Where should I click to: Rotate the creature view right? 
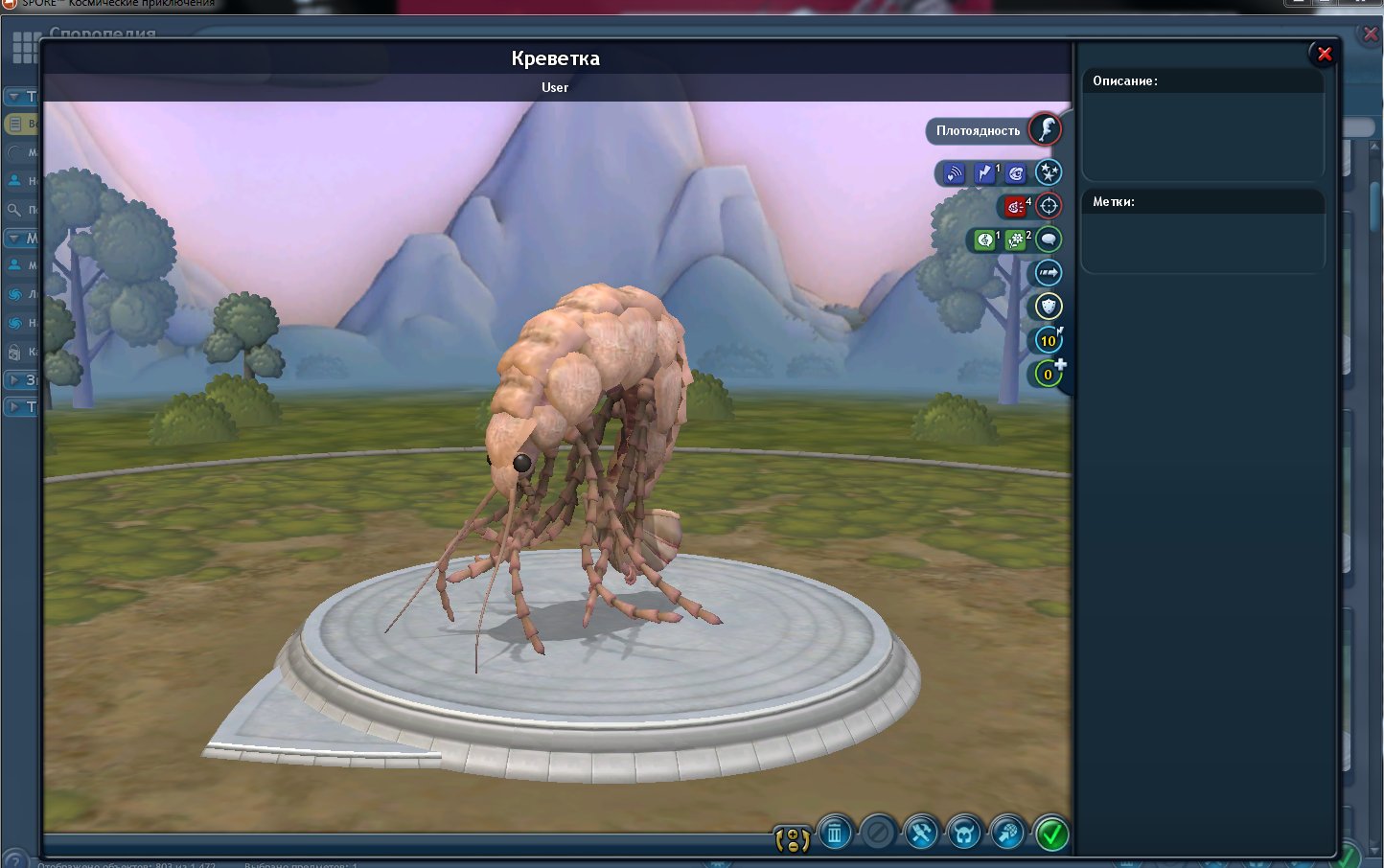pyautogui.click(x=806, y=841)
